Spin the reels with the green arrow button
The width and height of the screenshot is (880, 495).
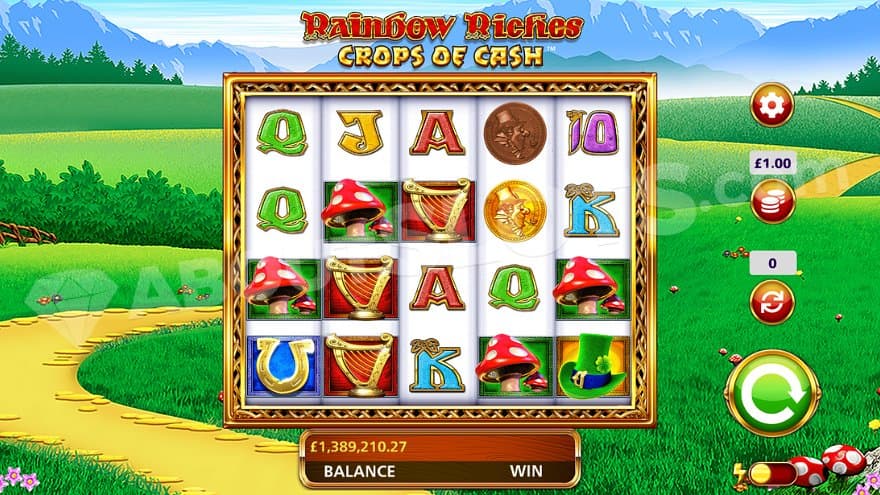pyautogui.click(x=774, y=392)
